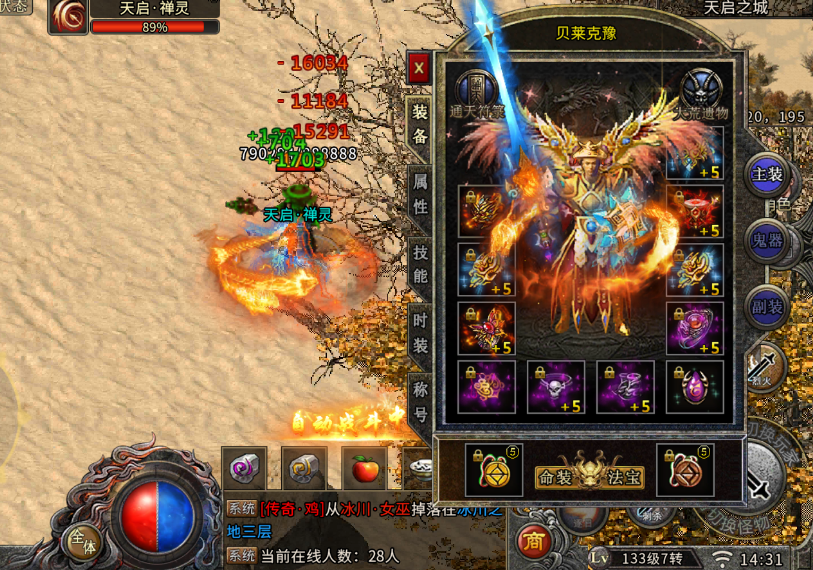
Task: Click the 命装 fate gear button
Action: tap(555, 478)
